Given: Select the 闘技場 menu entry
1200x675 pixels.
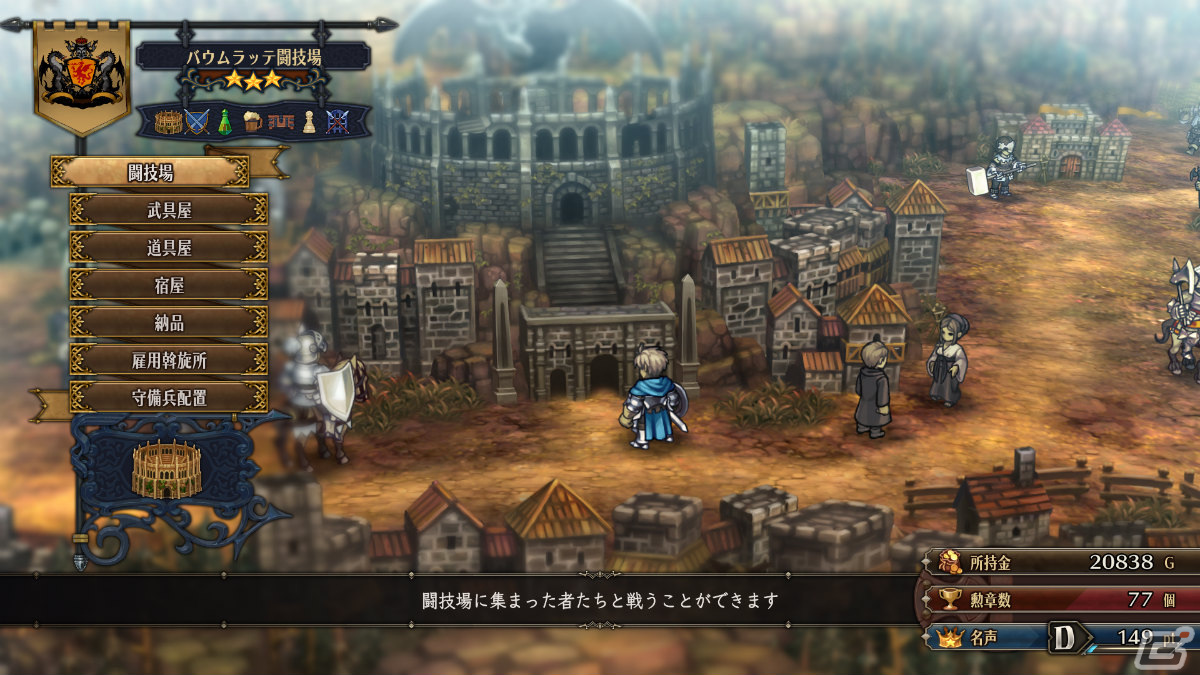Looking at the screenshot, I should 150,172.
